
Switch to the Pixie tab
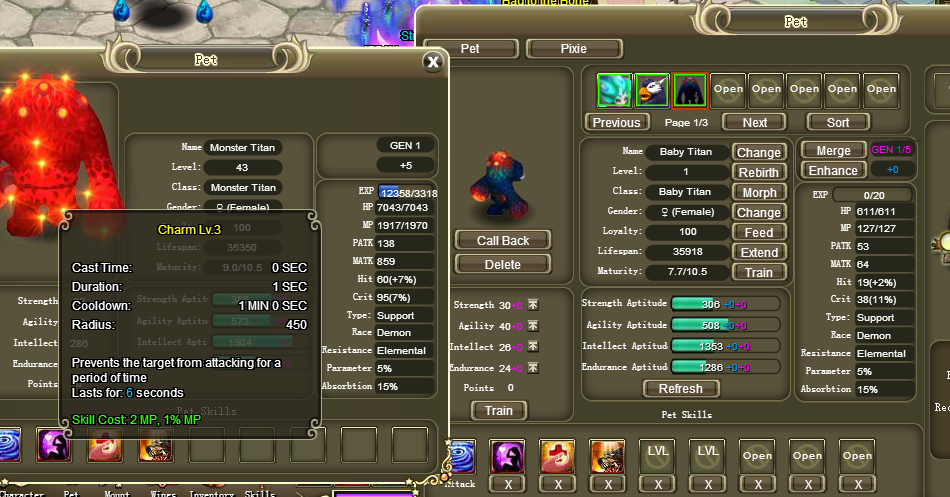coord(573,48)
